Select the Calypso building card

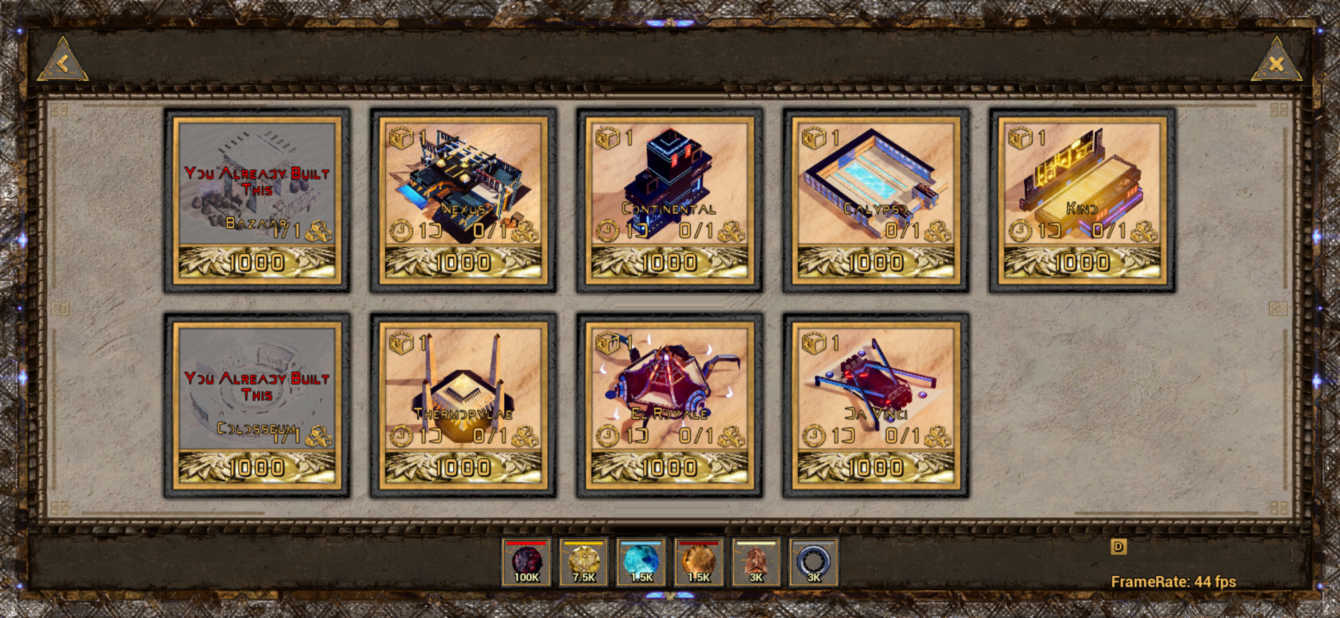876,200
